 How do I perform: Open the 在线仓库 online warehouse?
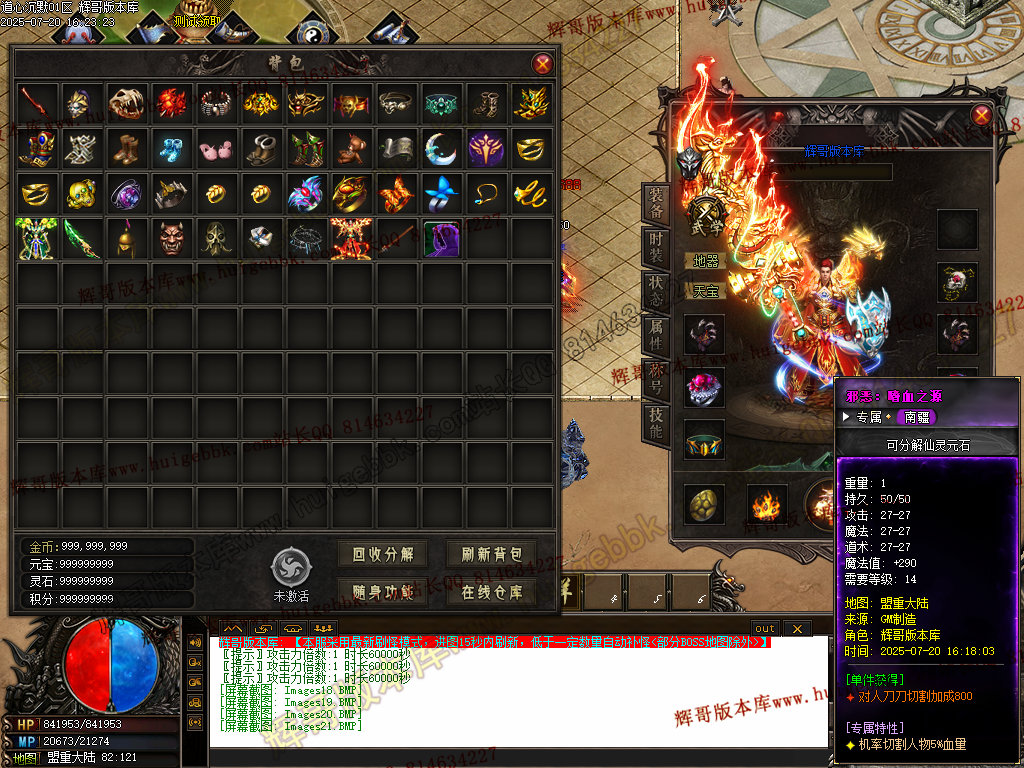(x=492, y=591)
